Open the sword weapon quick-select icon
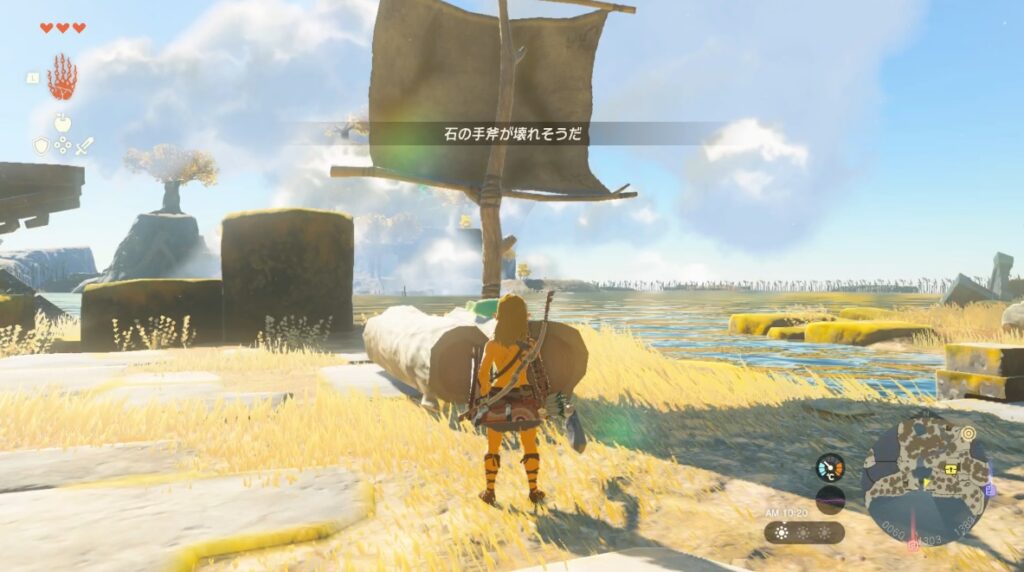 (83, 146)
